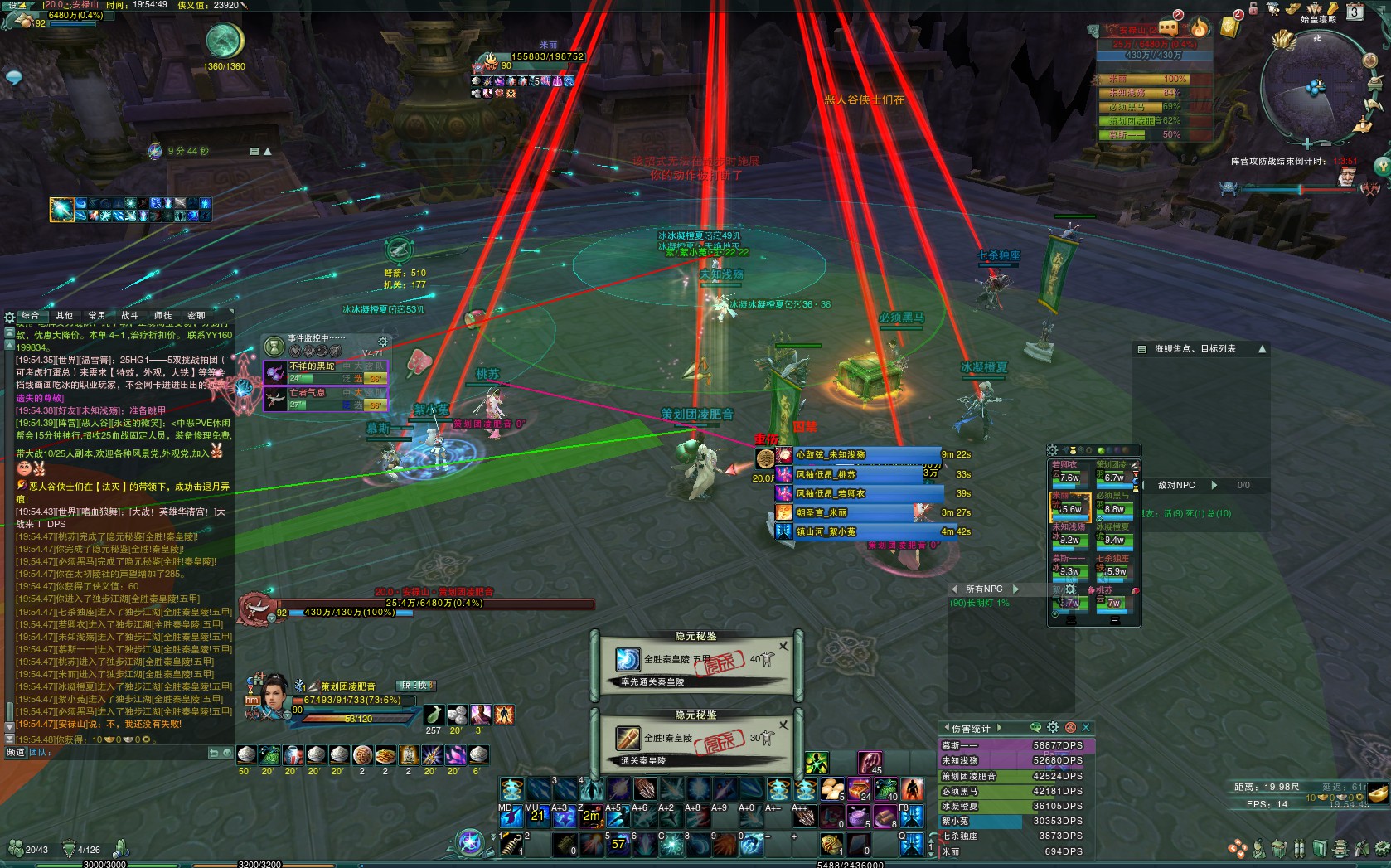The width and height of the screenshot is (1391, 868).
Task: Dismiss the 通关秦皇陵 achievement scroll
Action: pos(783,724)
